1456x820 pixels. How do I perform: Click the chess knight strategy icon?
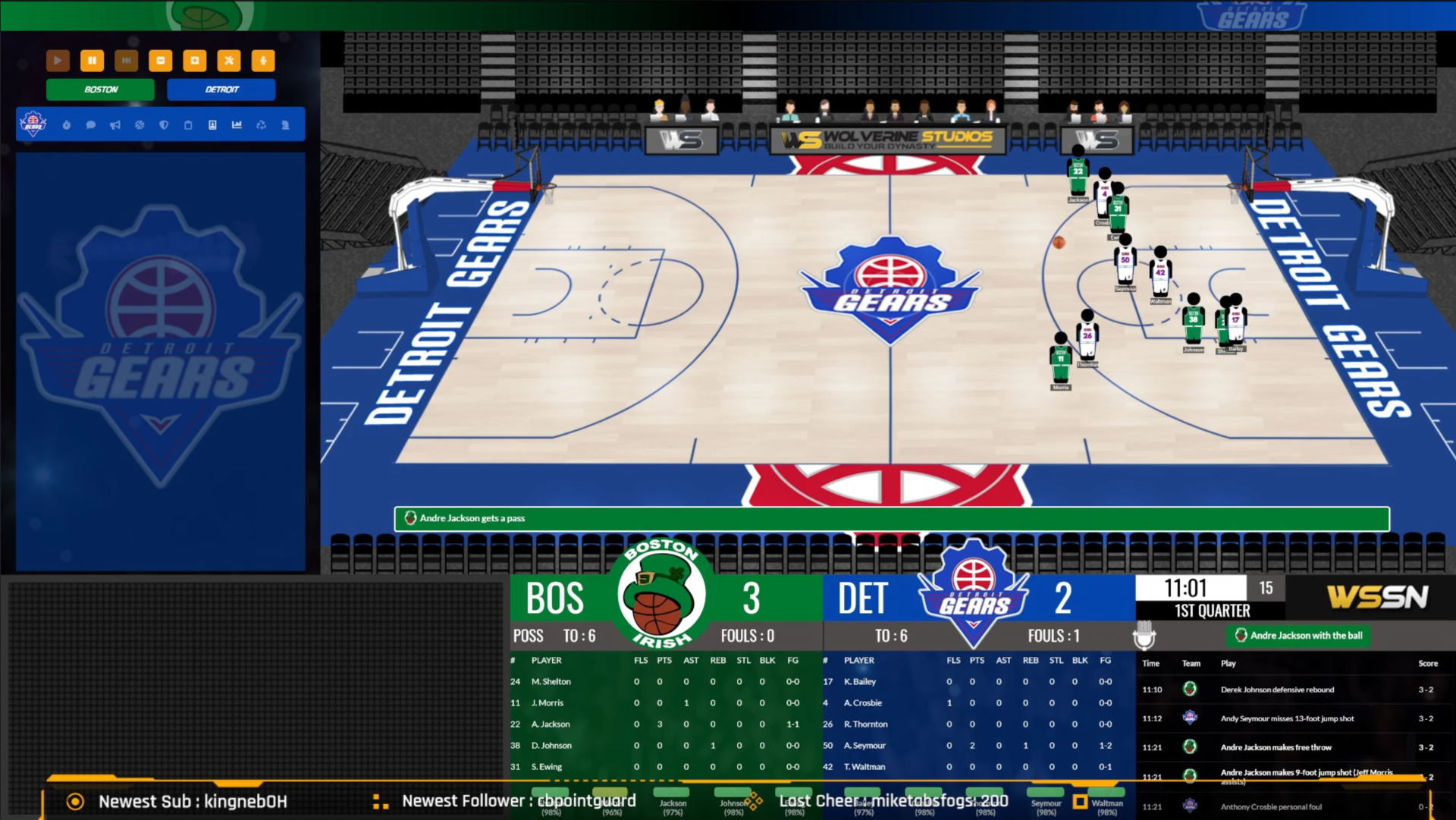285,125
